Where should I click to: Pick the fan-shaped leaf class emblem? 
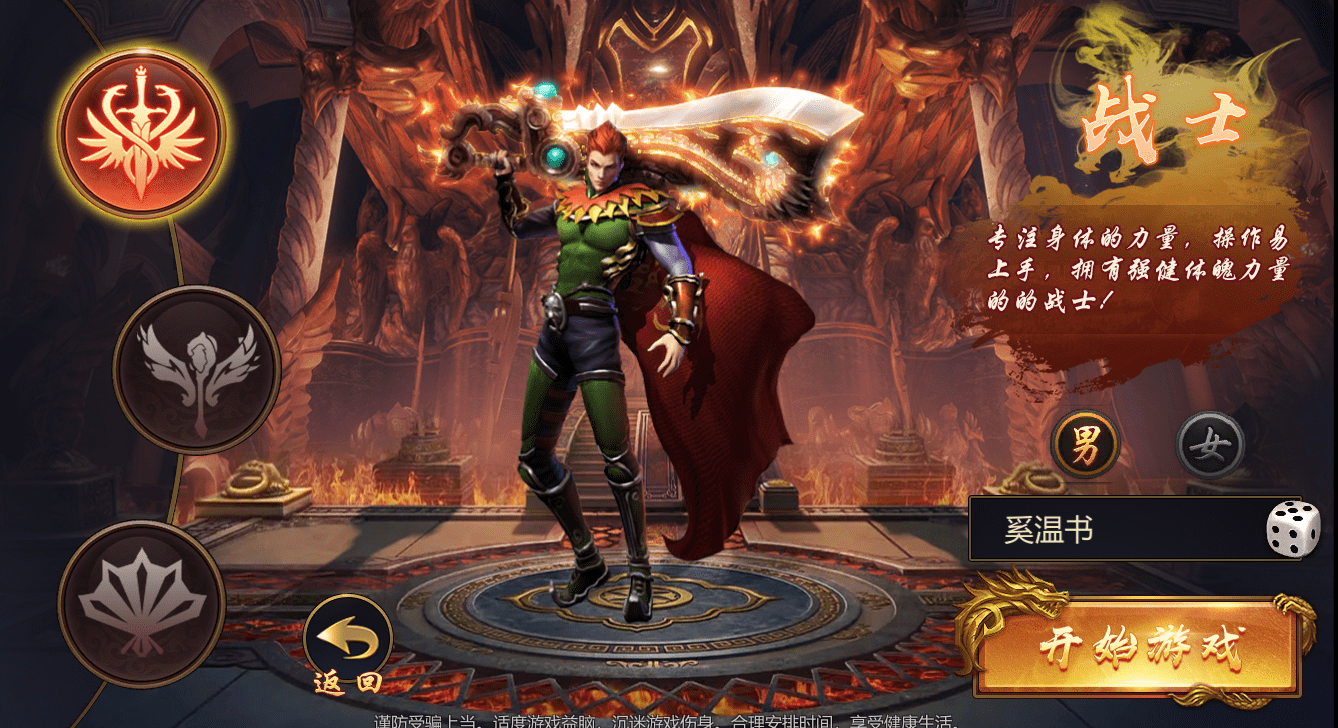pos(142,603)
